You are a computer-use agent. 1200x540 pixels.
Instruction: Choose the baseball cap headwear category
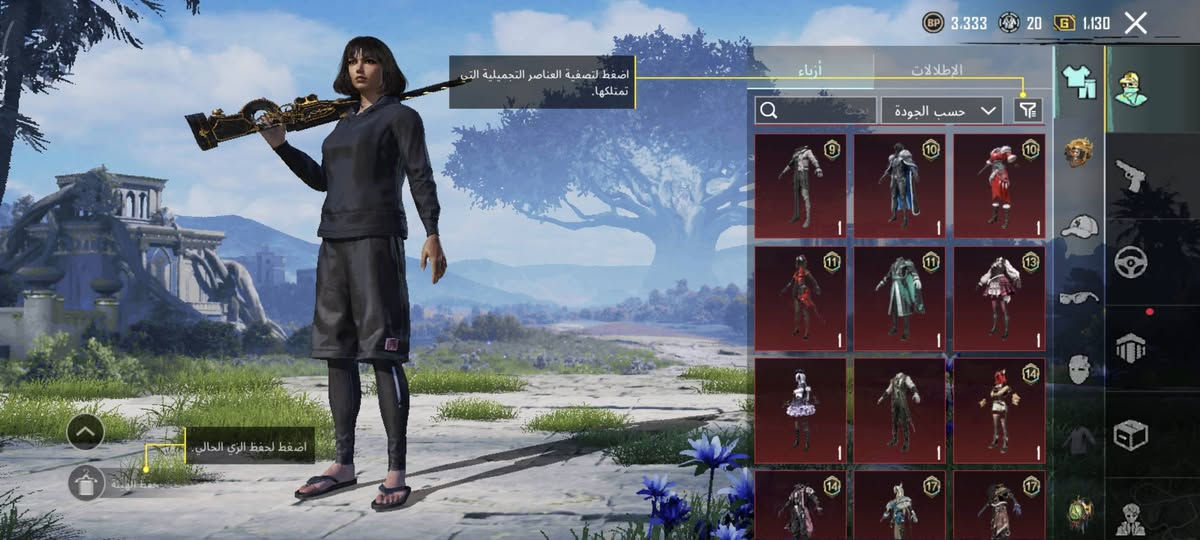(x=1079, y=226)
